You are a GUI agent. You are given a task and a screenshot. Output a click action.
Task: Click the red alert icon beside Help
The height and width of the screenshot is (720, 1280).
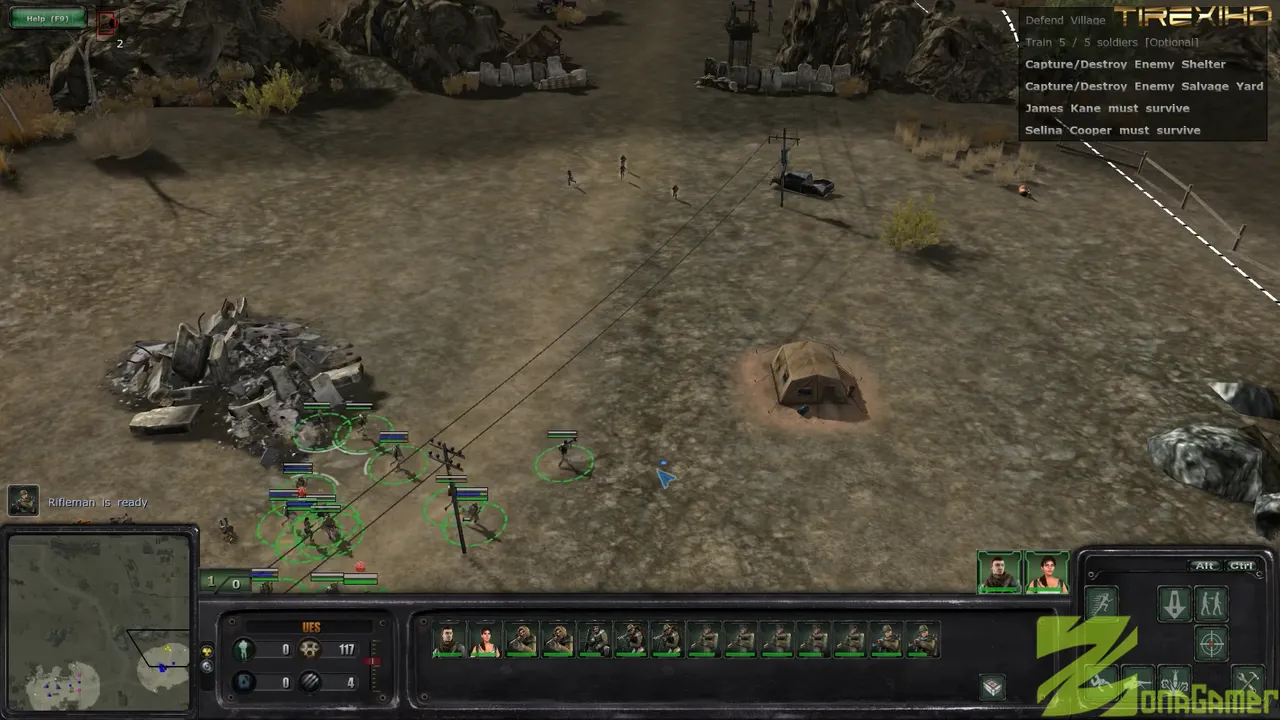point(107,22)
